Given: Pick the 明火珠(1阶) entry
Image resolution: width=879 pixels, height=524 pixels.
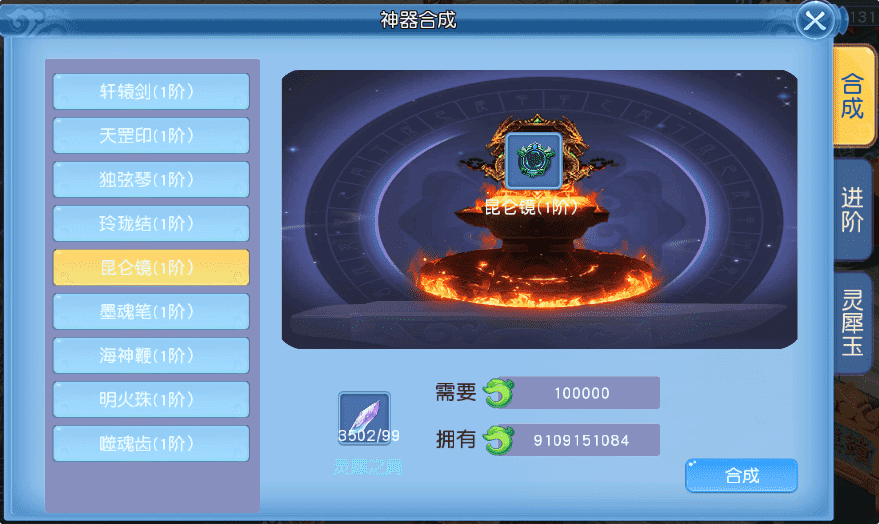Looking at the screenshot, I should (x=151, y=400).
